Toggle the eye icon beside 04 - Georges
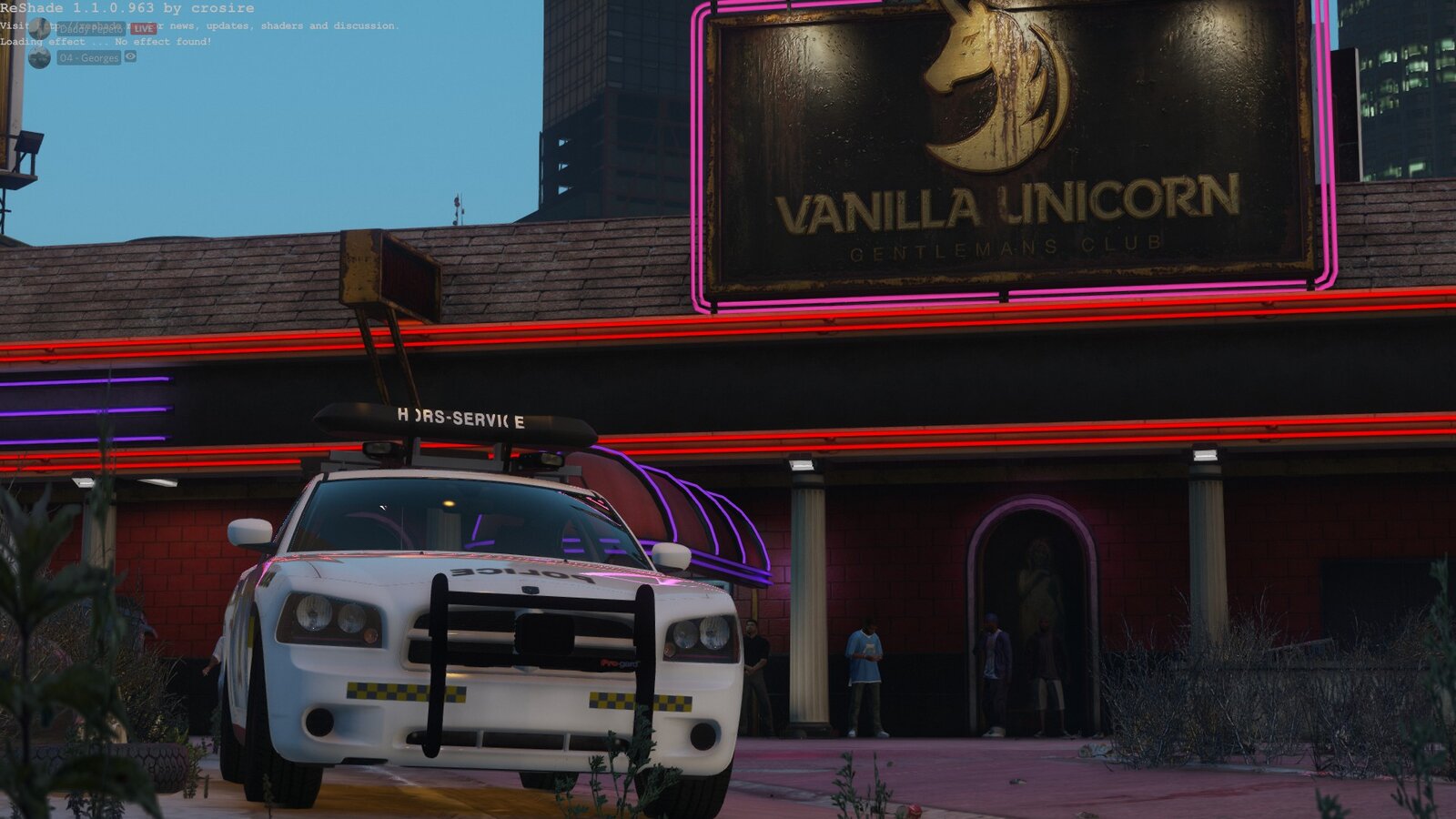Image resolution: width=1456 pixels, height=819 pixels. pyautogui.click(x=131, y=56)
